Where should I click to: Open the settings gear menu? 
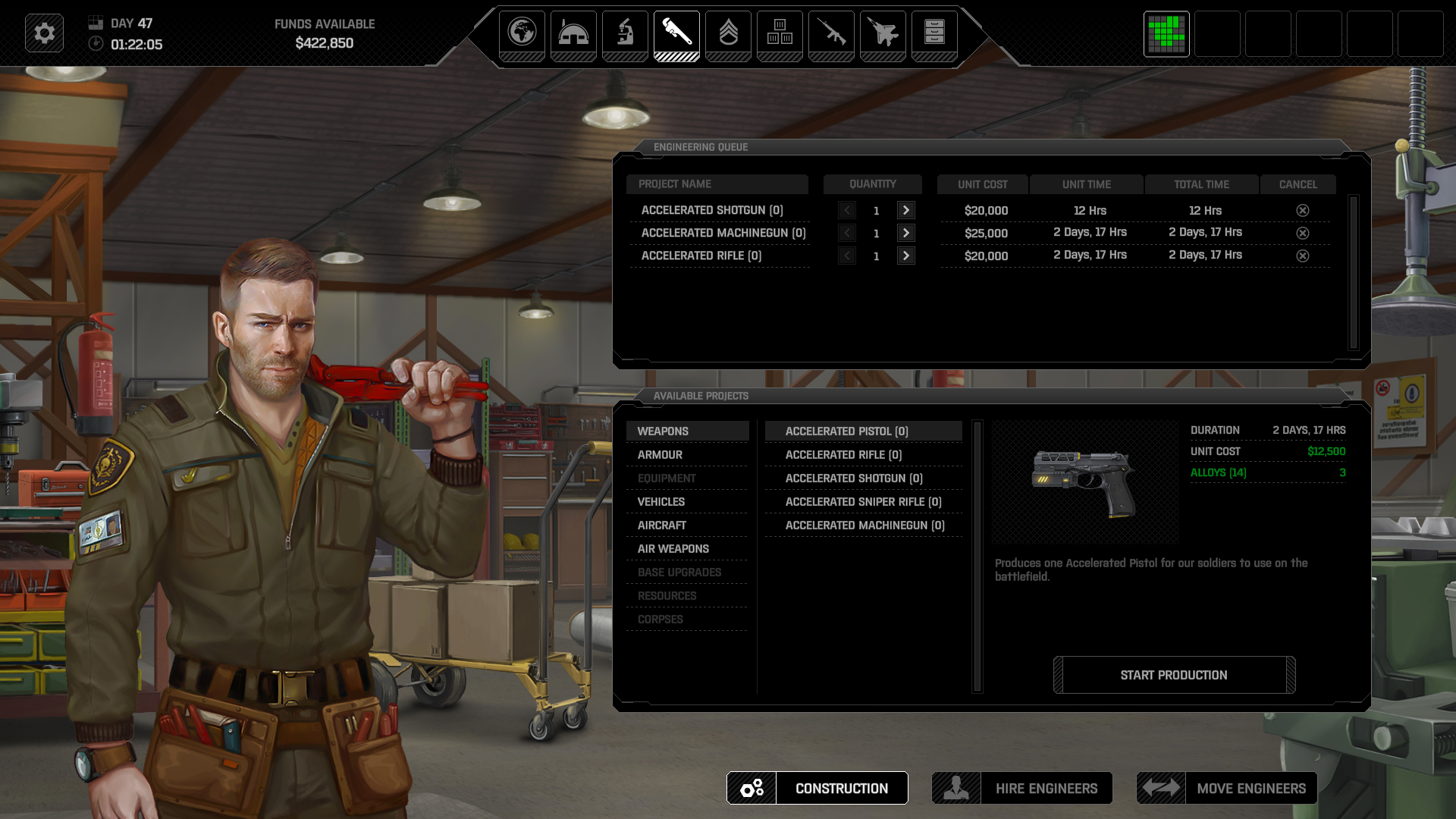44,33
